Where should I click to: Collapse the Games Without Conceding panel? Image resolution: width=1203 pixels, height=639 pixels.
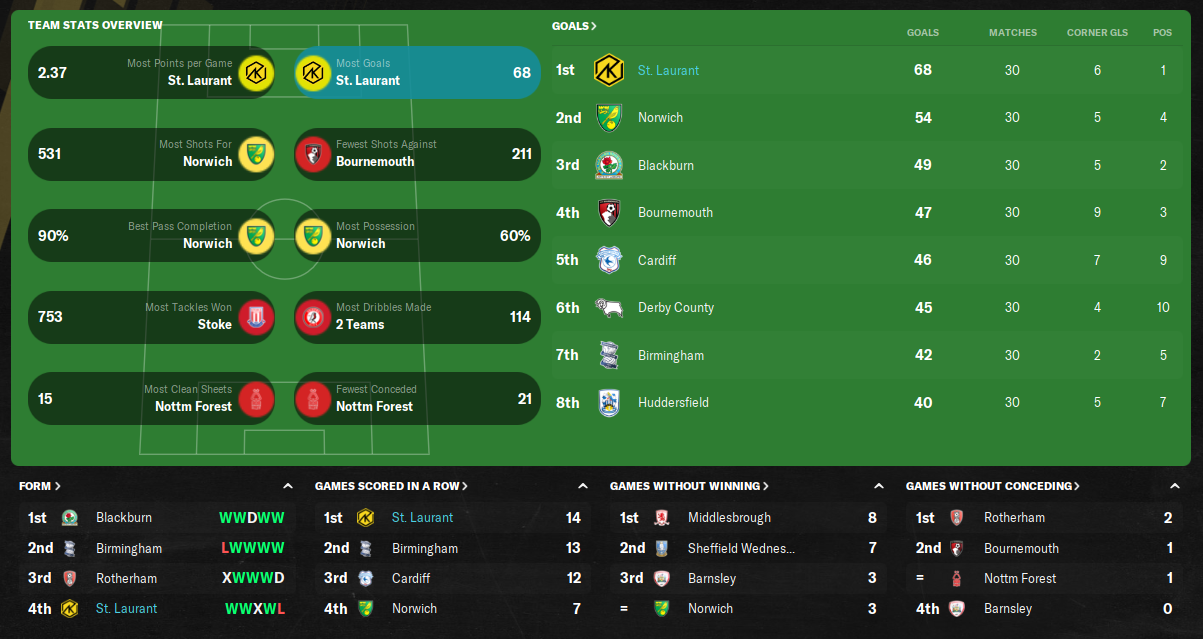click(x=1174, y=486)
